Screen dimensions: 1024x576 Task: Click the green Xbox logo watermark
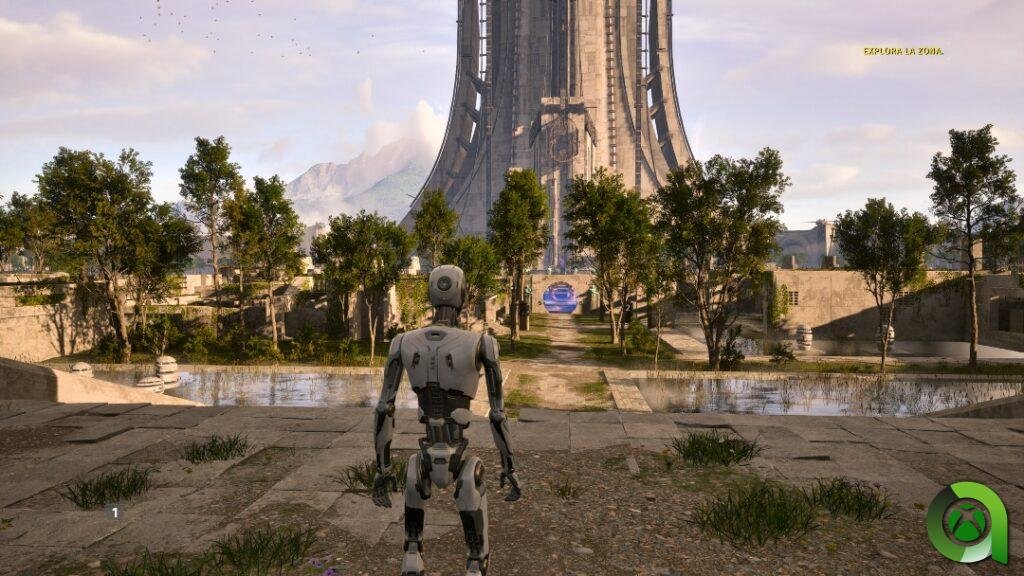(966, 523)
